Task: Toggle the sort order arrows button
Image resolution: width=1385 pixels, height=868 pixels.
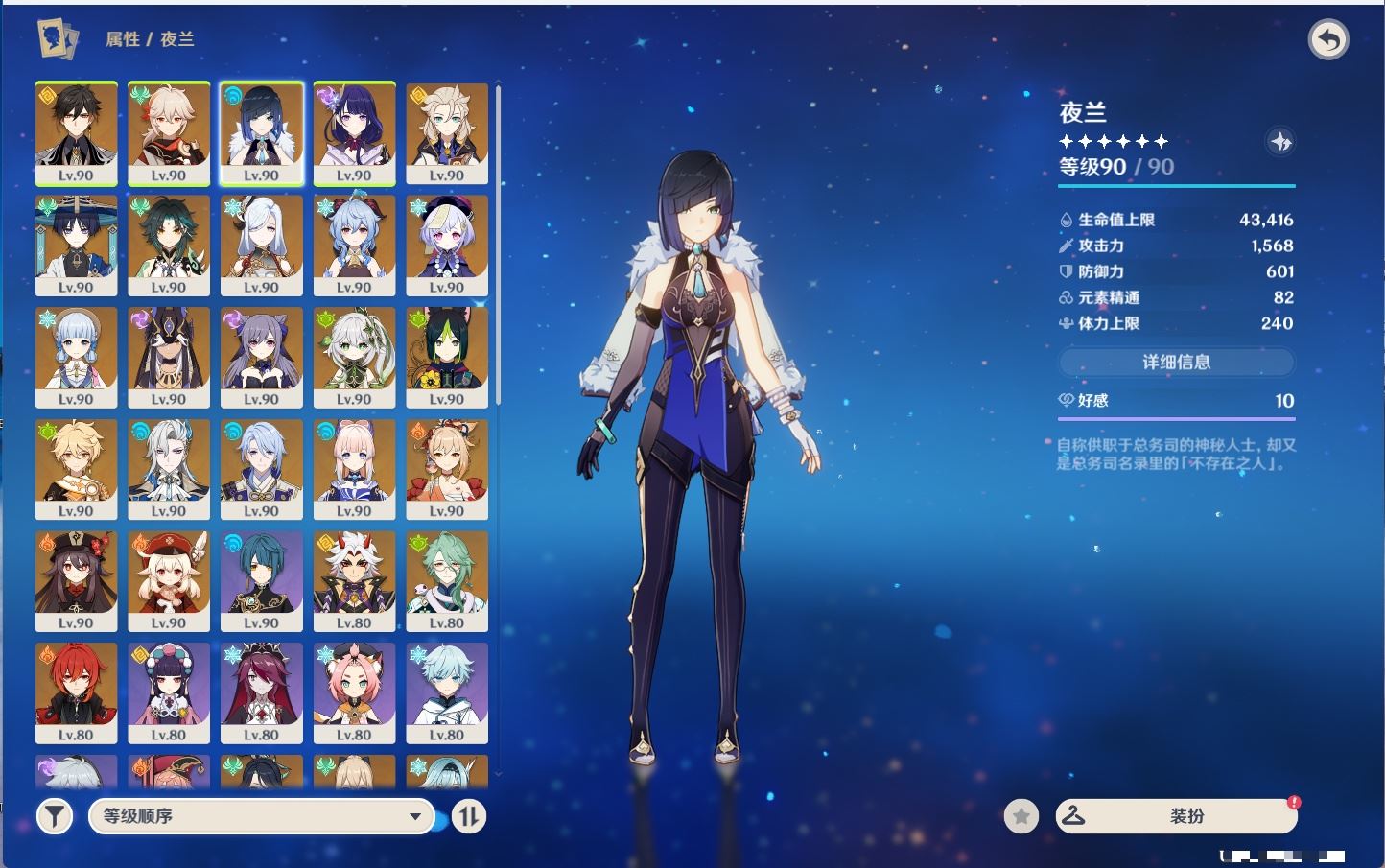Action: click(468, 816)
